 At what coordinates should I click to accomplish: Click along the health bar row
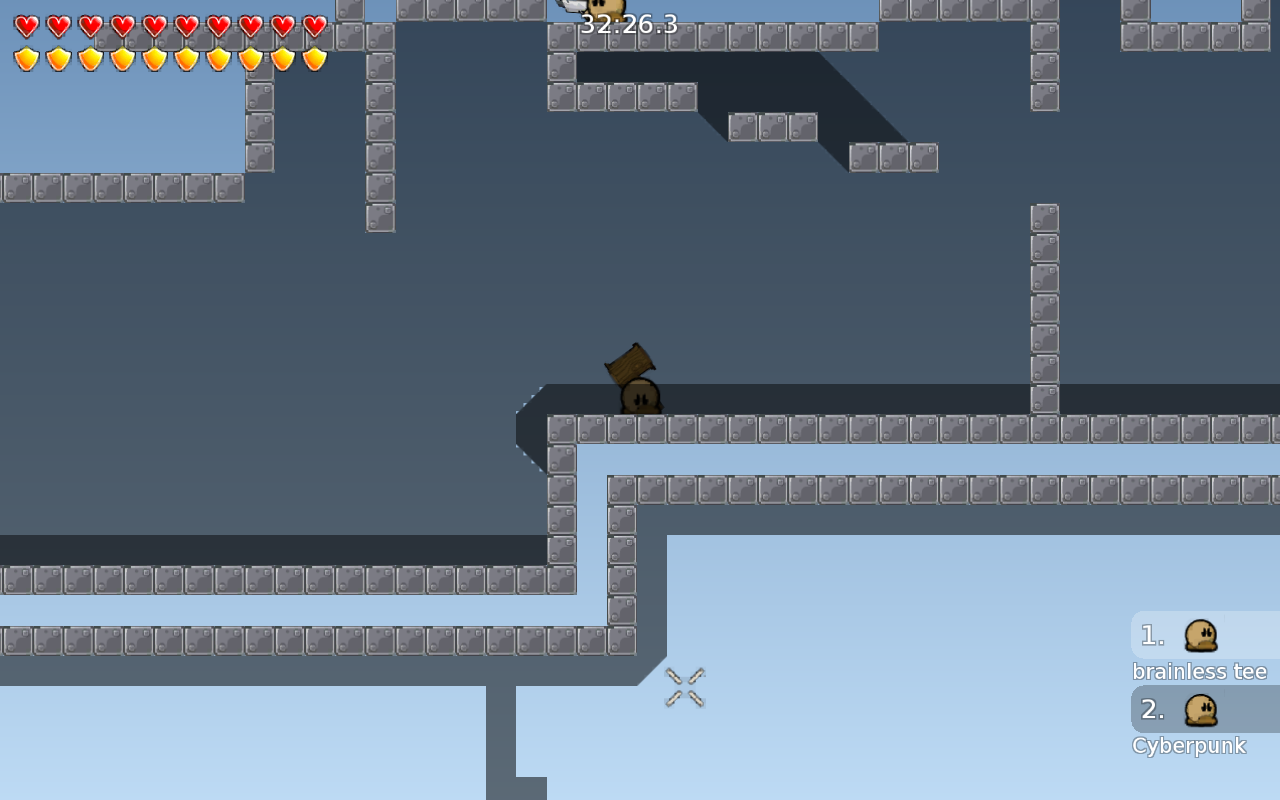point(170,27)
